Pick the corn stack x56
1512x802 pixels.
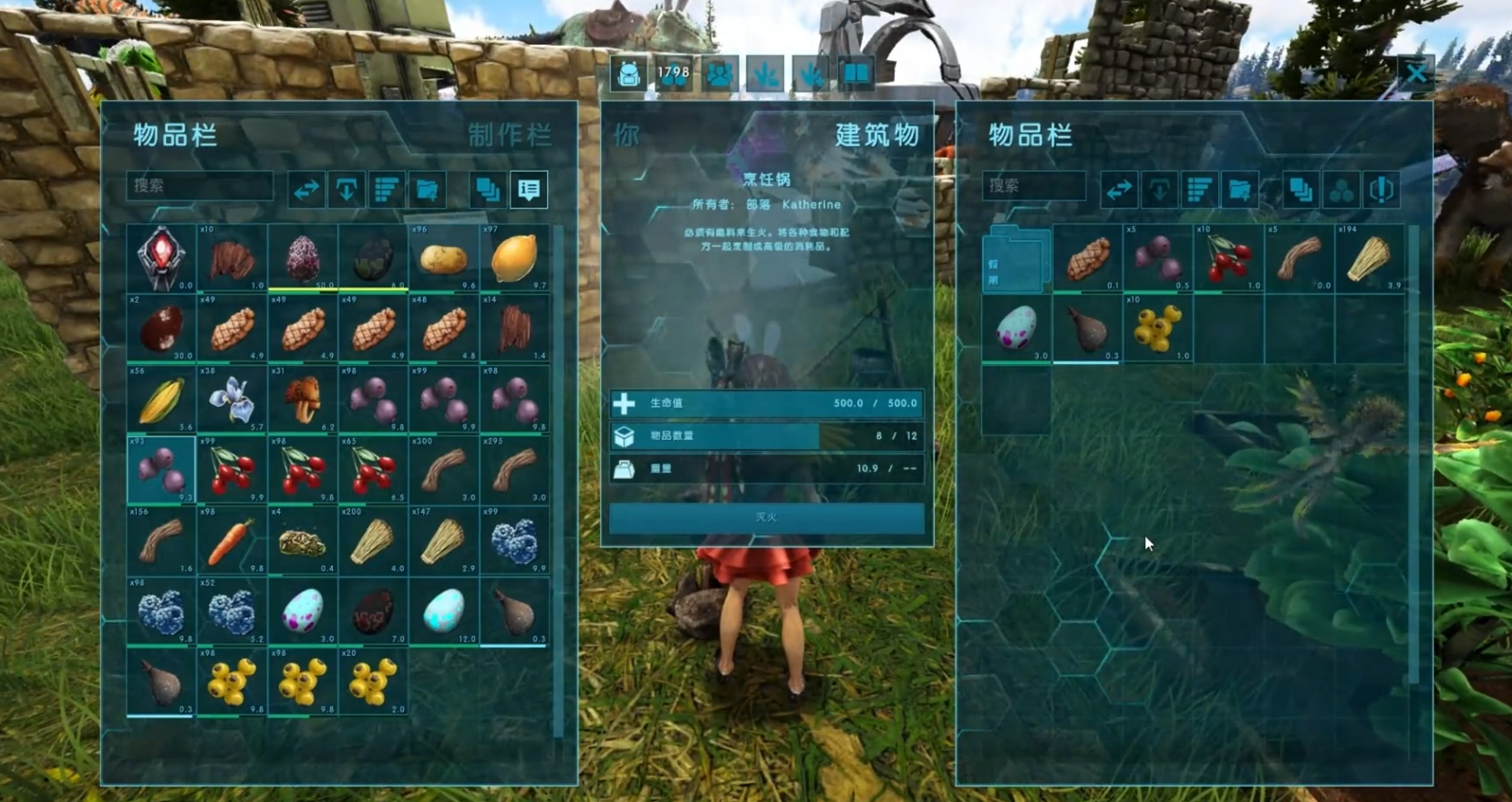click(x=161, y=401)
